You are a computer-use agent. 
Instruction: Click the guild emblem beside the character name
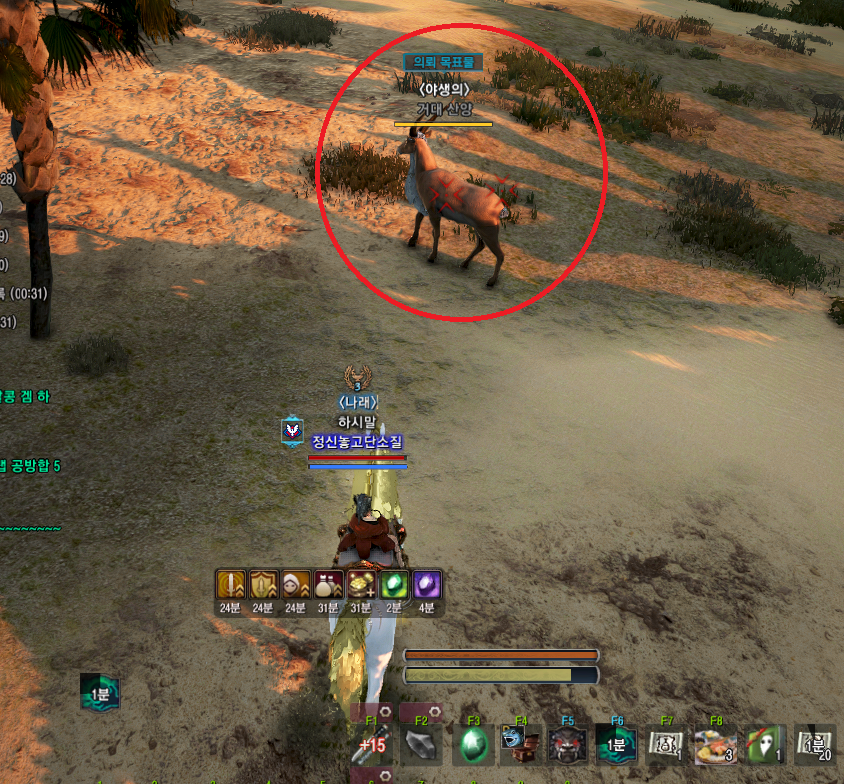click(x=292, y=430)
